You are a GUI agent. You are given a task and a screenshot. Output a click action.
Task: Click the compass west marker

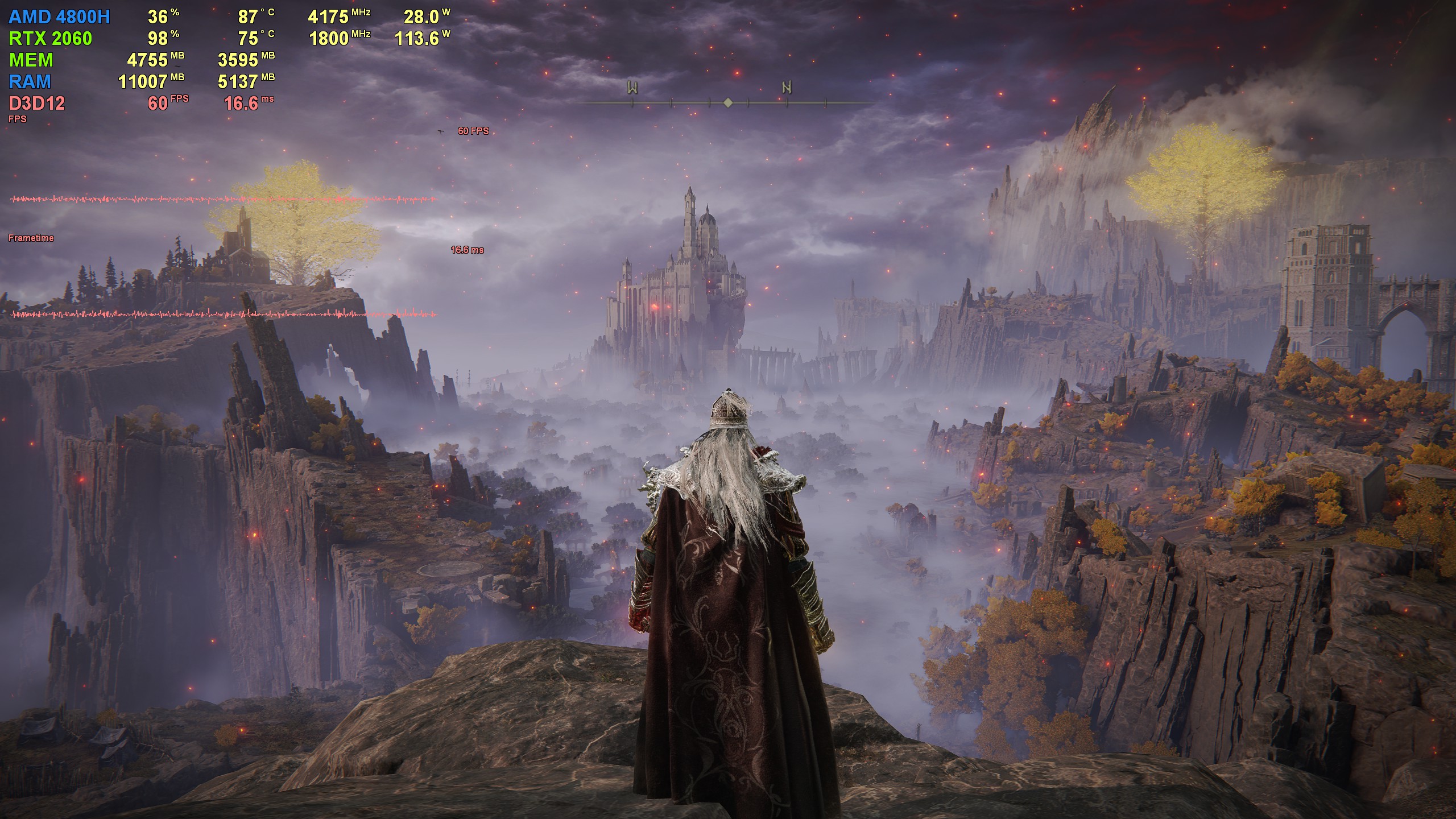click(632, 88)
